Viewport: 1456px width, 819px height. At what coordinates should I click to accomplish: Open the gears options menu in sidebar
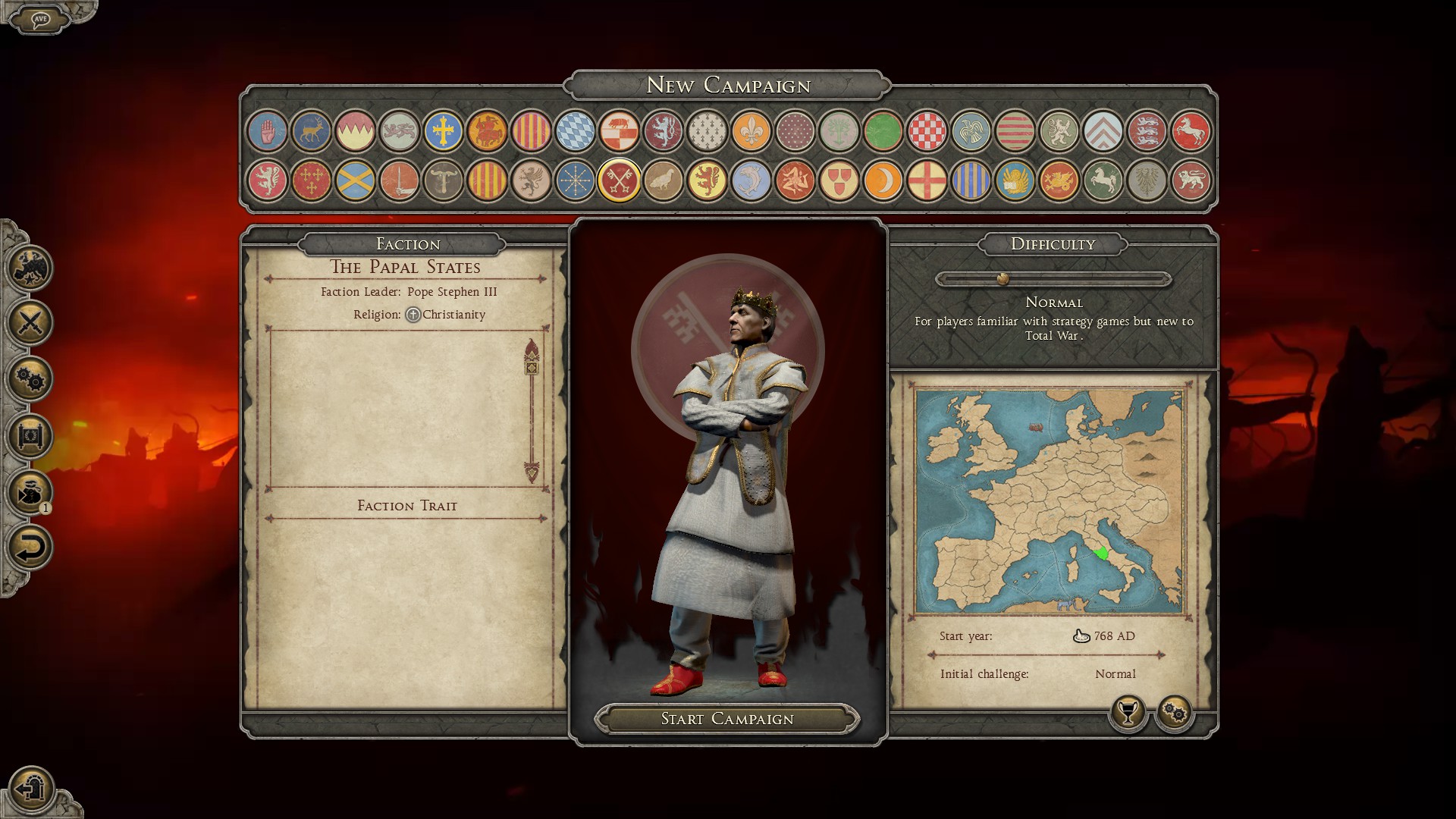(30, 379)
